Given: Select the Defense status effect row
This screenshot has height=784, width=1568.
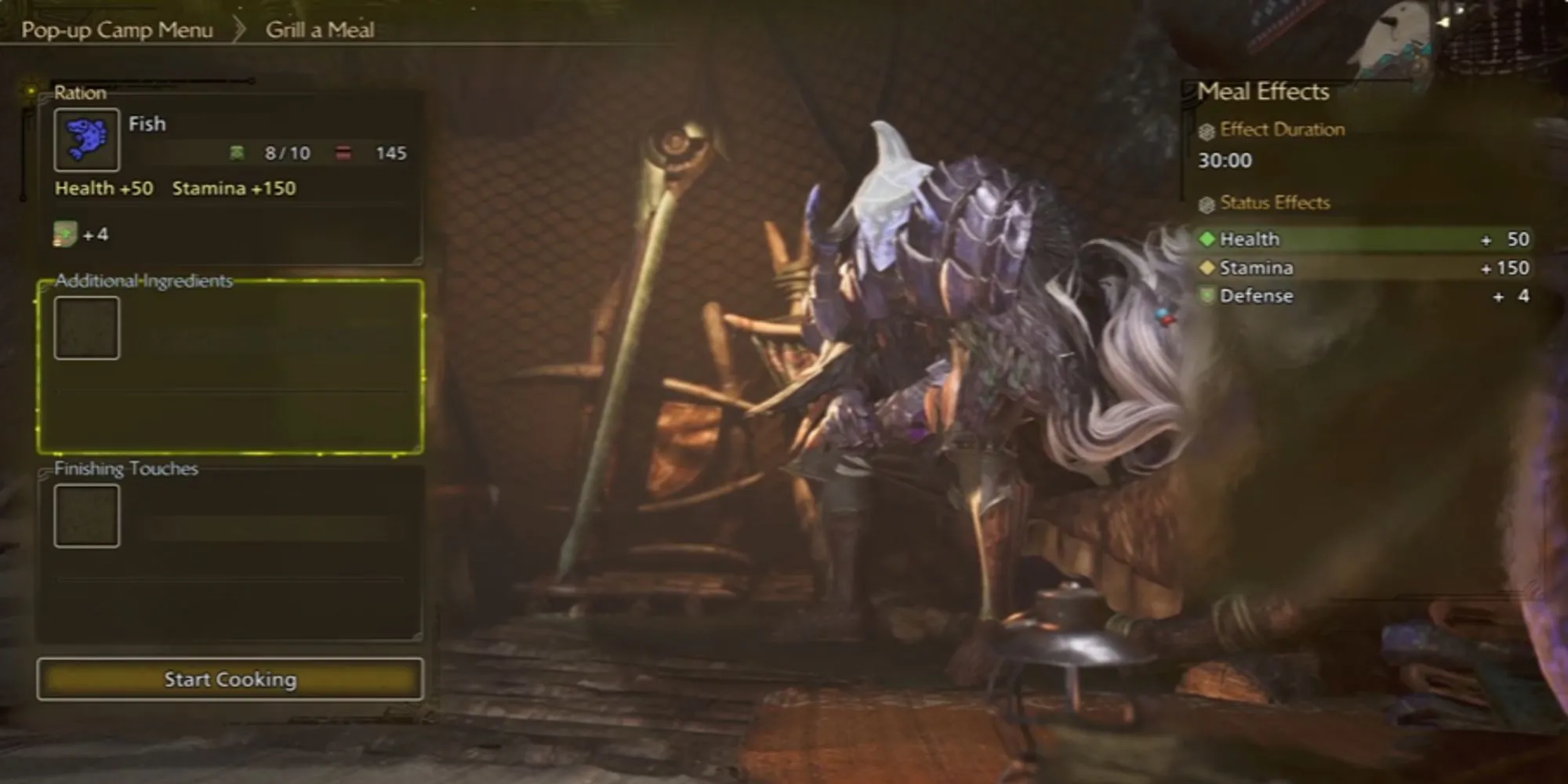Looking at the screenshot, I should pyautogui.click(x=1364, y=296).
